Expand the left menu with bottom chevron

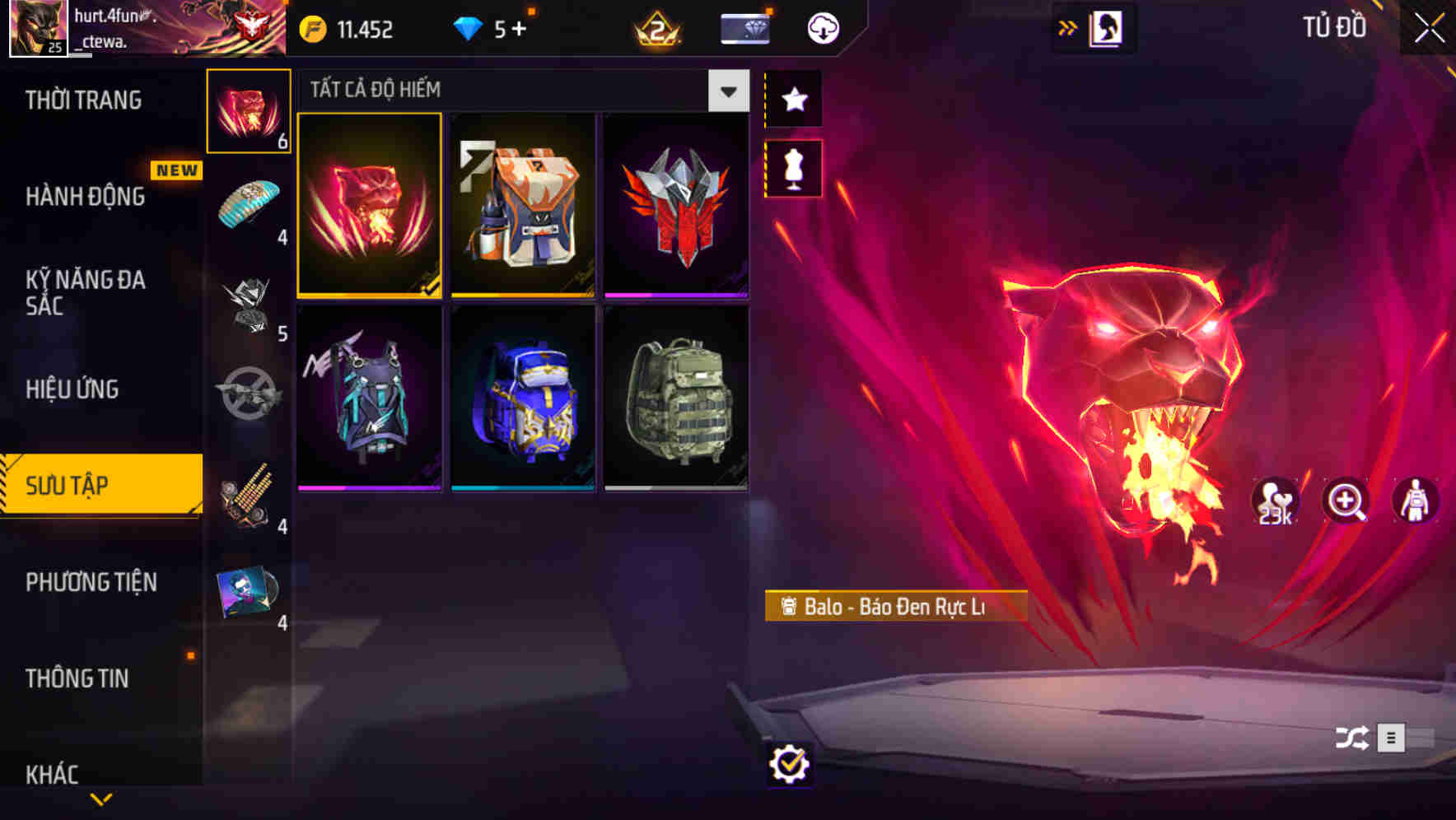tap(101, 798)
